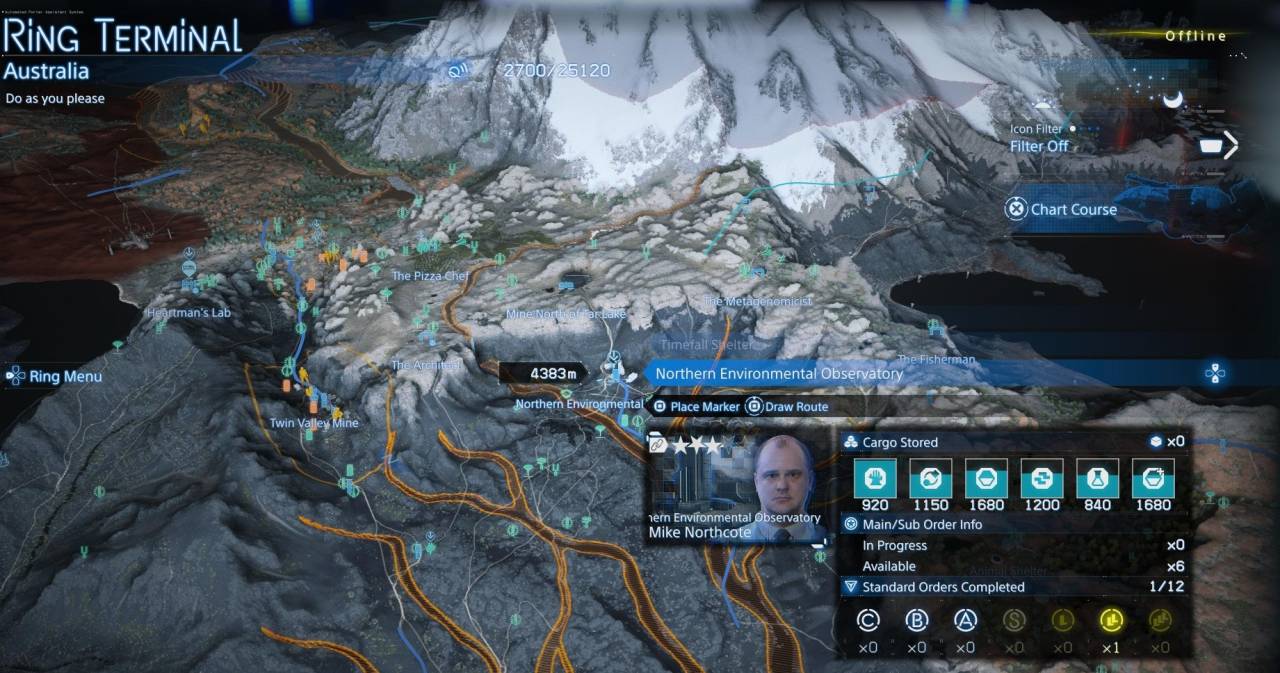Click the highlighted yellow order rank icon

tap(1110, 622)
